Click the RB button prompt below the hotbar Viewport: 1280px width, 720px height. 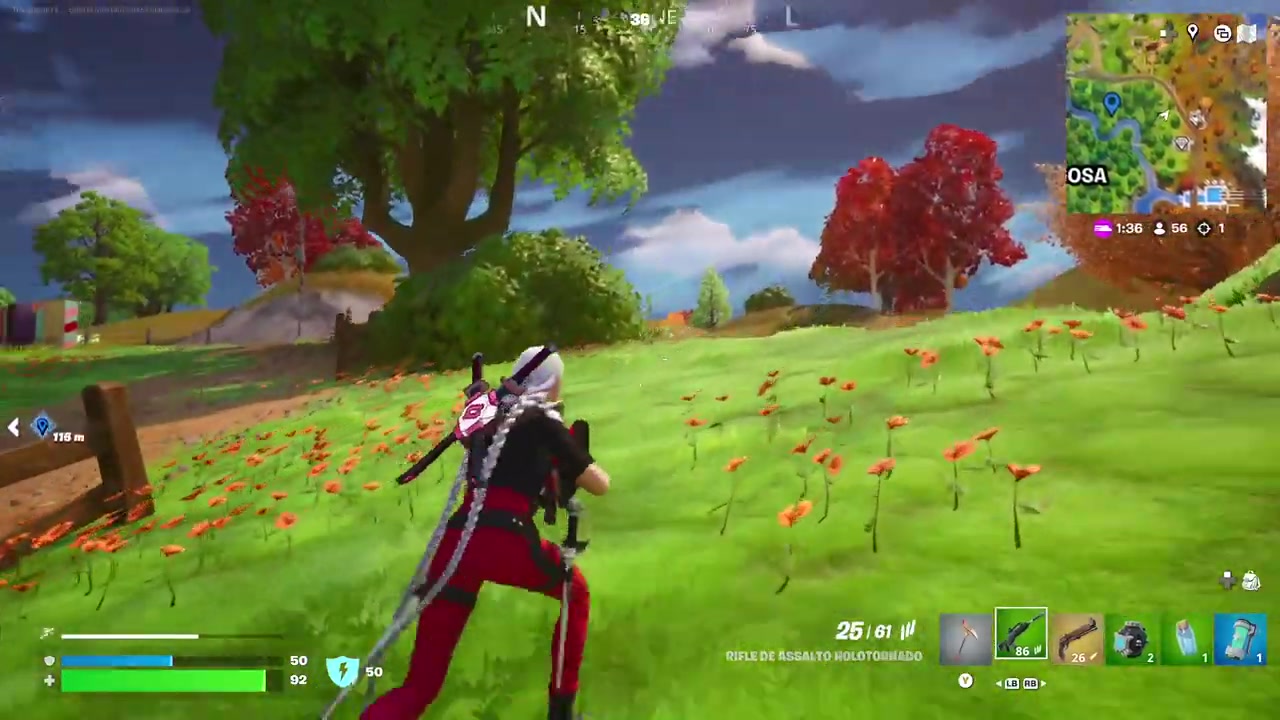(1031, 683)
